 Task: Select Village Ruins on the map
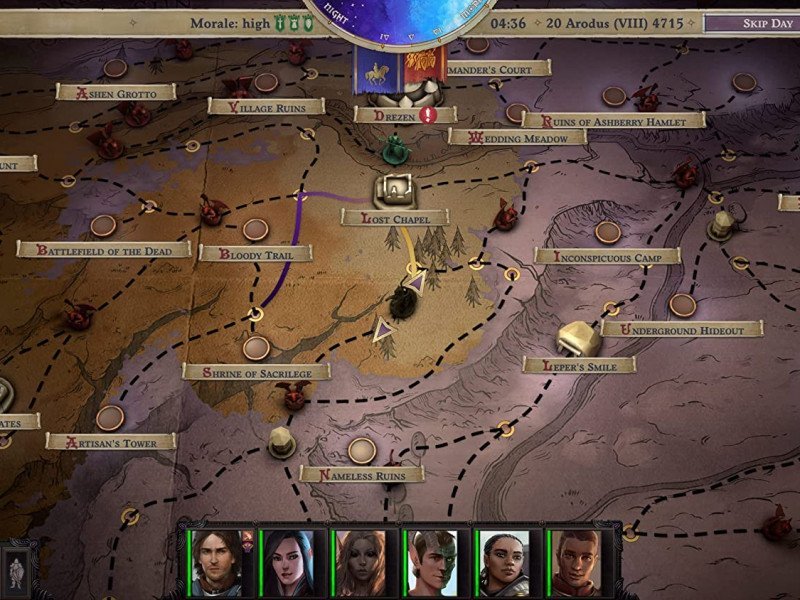tap(267, 106)
